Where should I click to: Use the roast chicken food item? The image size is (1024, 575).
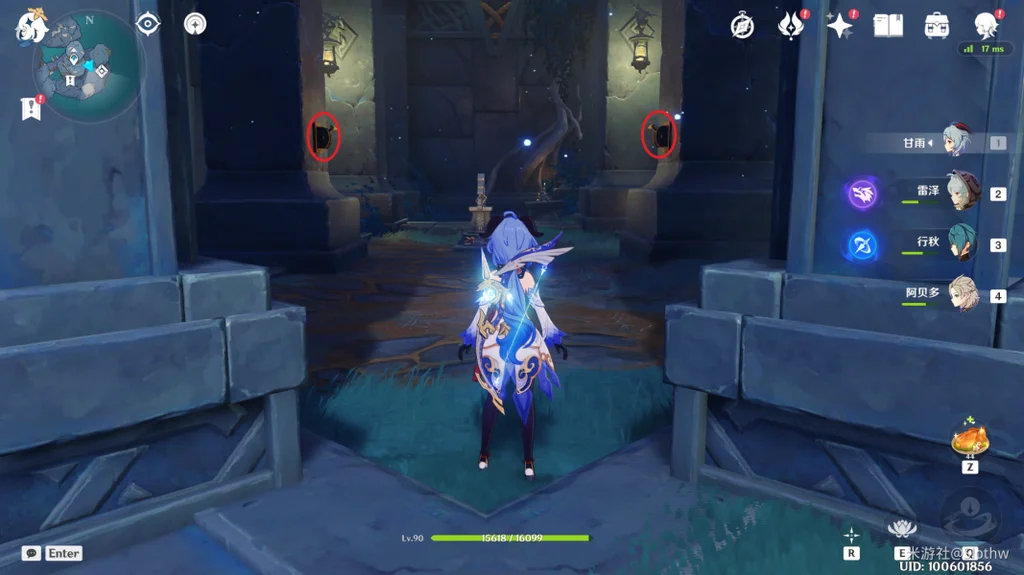tap(970, 439)
